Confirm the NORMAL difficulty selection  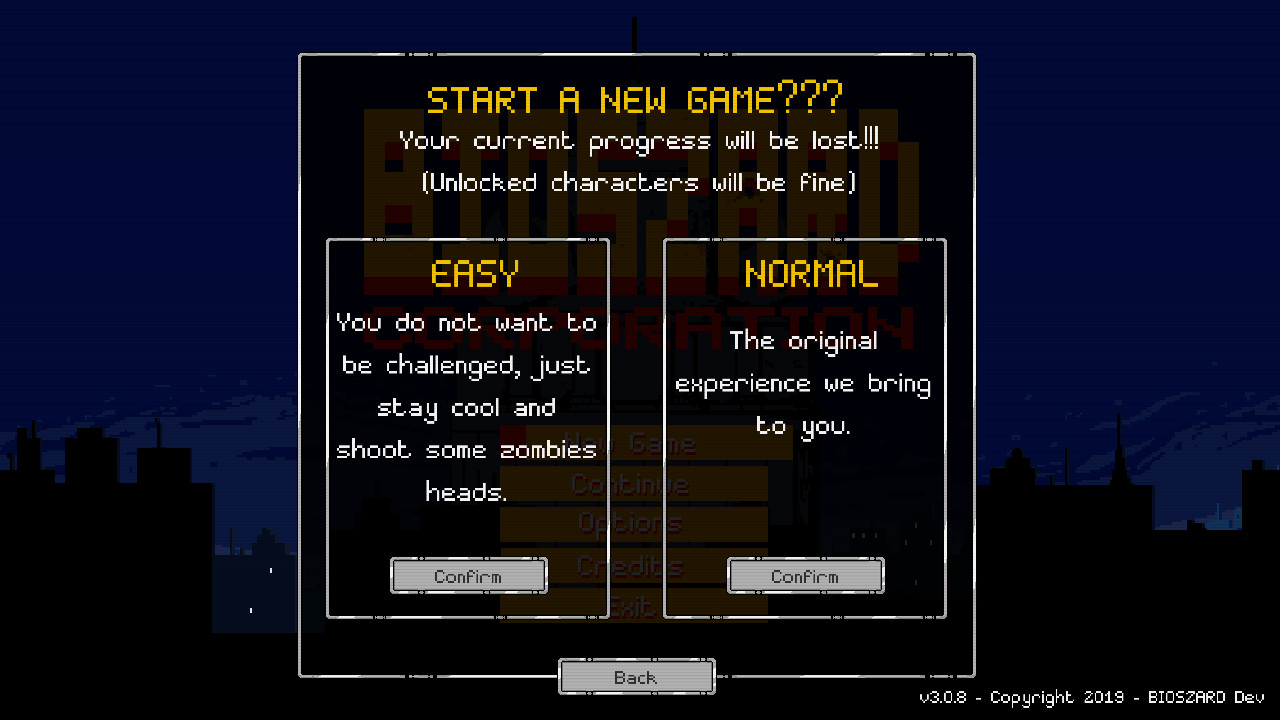(x=805, y=575)
